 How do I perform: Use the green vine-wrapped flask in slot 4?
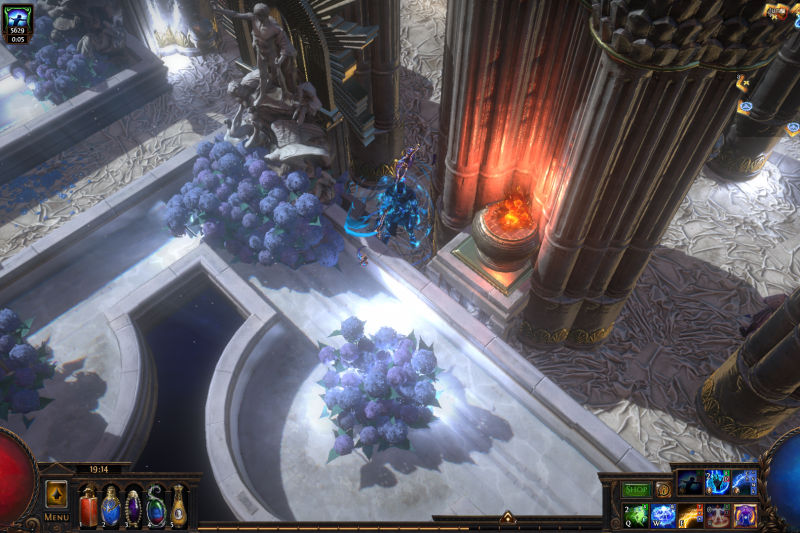(156, 506)
